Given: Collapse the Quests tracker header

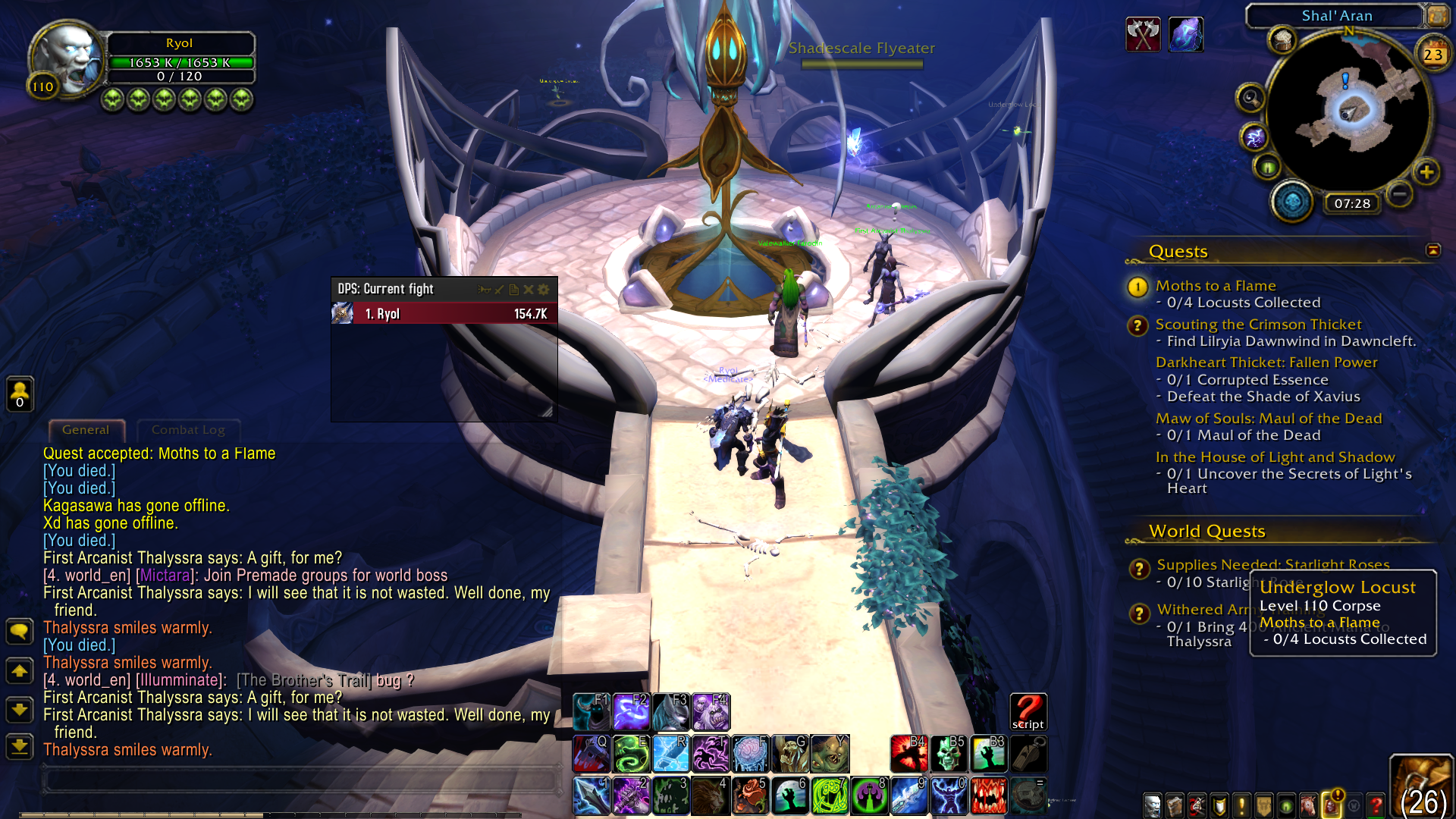Looking at the screenshot, I should tap(1432, 250).
